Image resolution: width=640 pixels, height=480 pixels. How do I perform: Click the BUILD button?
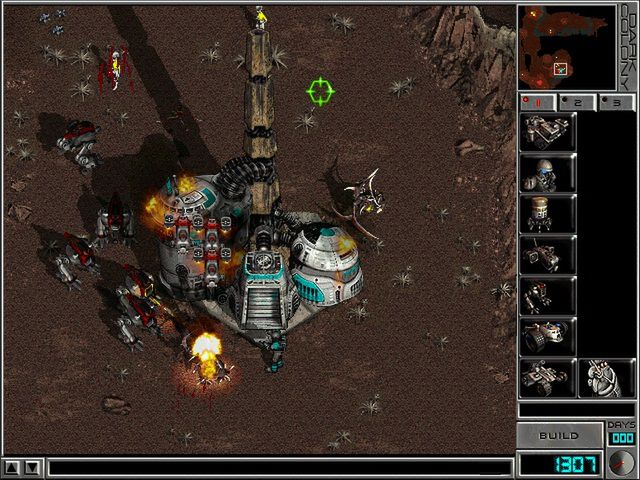pyautogui.click(x=559, y=436)
